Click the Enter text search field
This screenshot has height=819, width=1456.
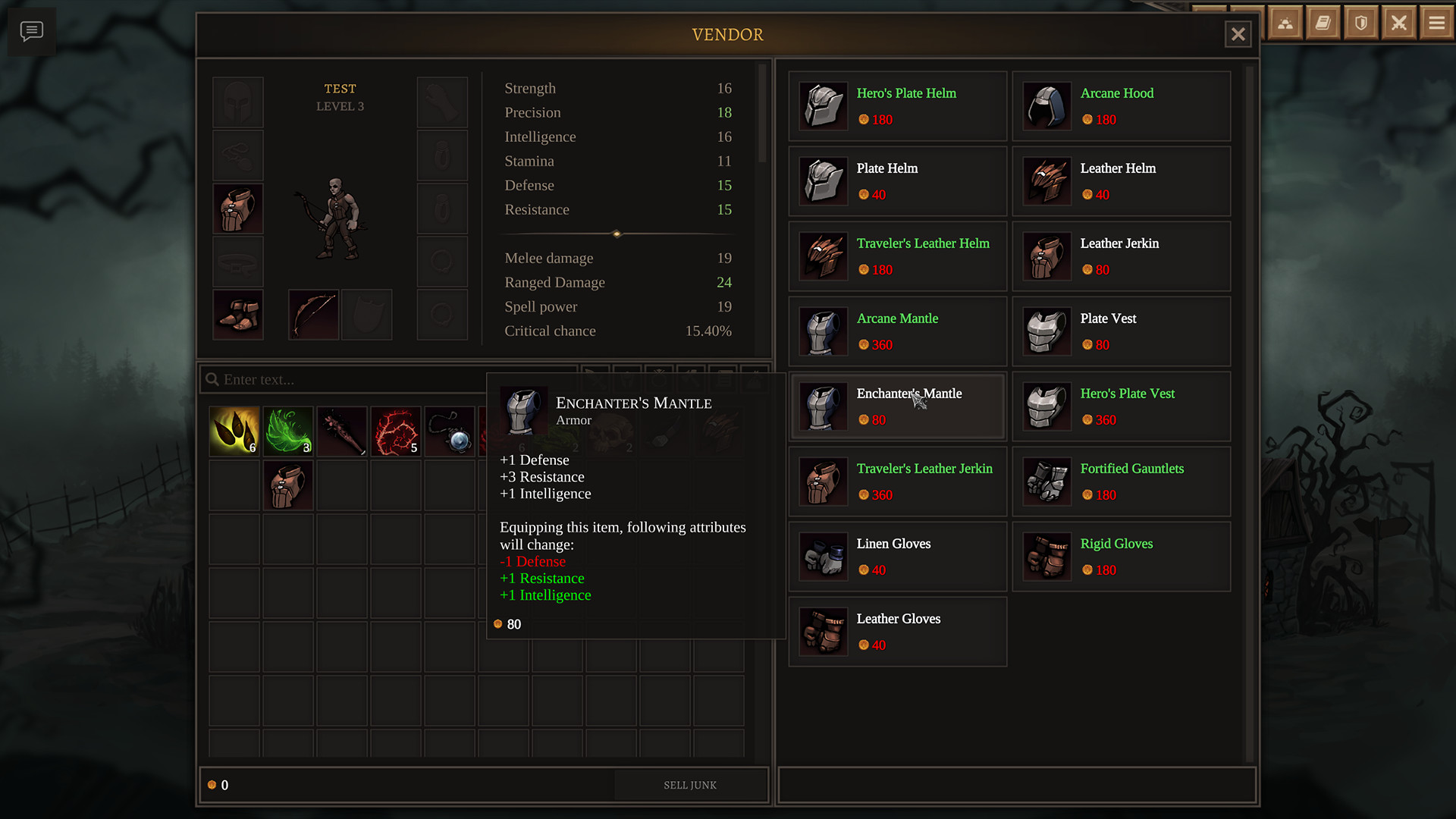(341, 379)
